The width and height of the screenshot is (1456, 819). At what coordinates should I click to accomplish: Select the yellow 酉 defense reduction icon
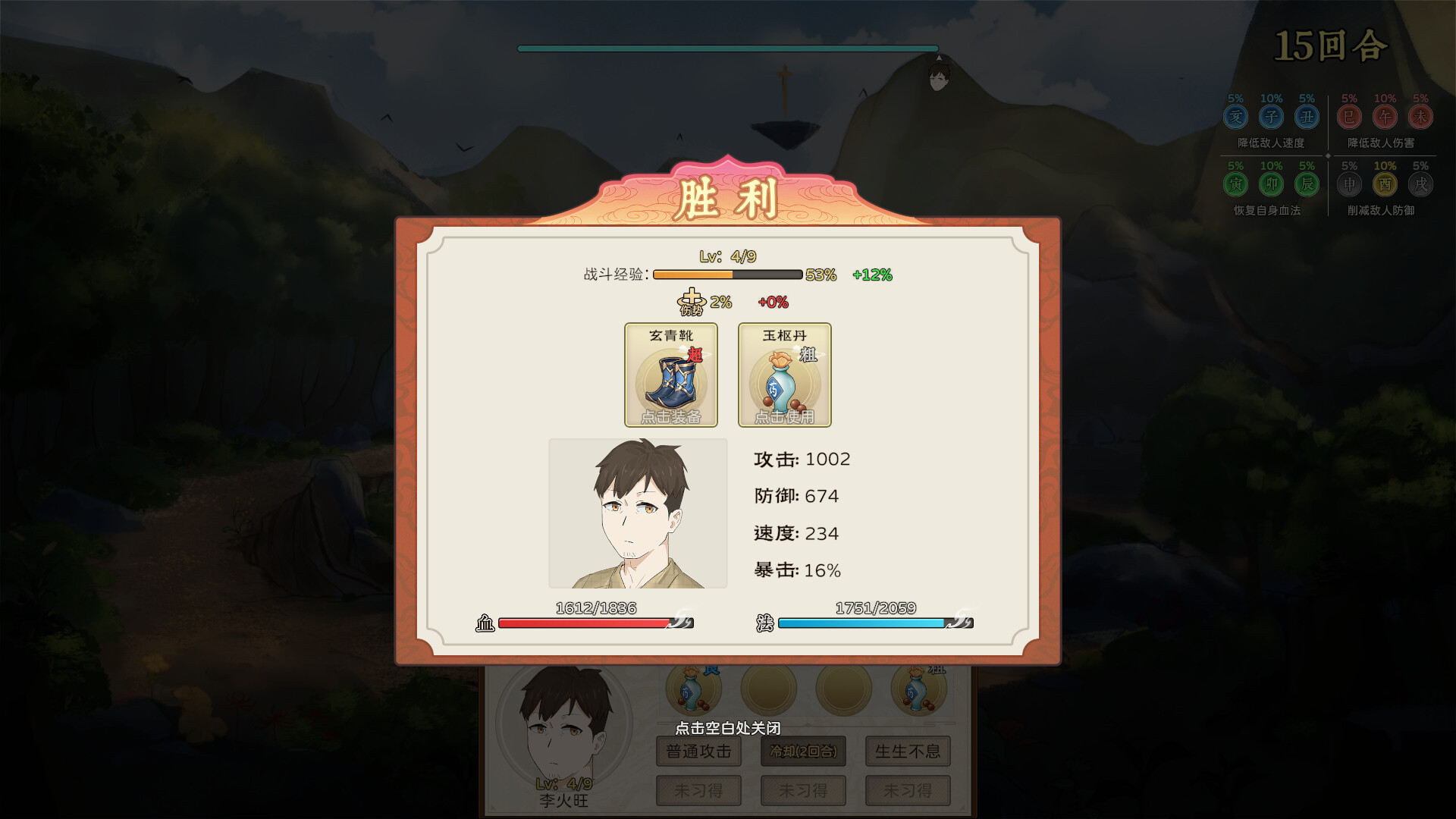point(1385,184)
